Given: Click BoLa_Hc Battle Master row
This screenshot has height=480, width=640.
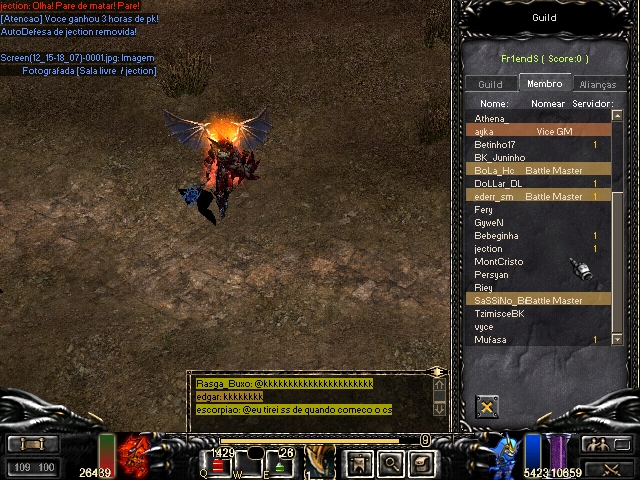Looking at the screenshot, I should [x=540, y=171].
